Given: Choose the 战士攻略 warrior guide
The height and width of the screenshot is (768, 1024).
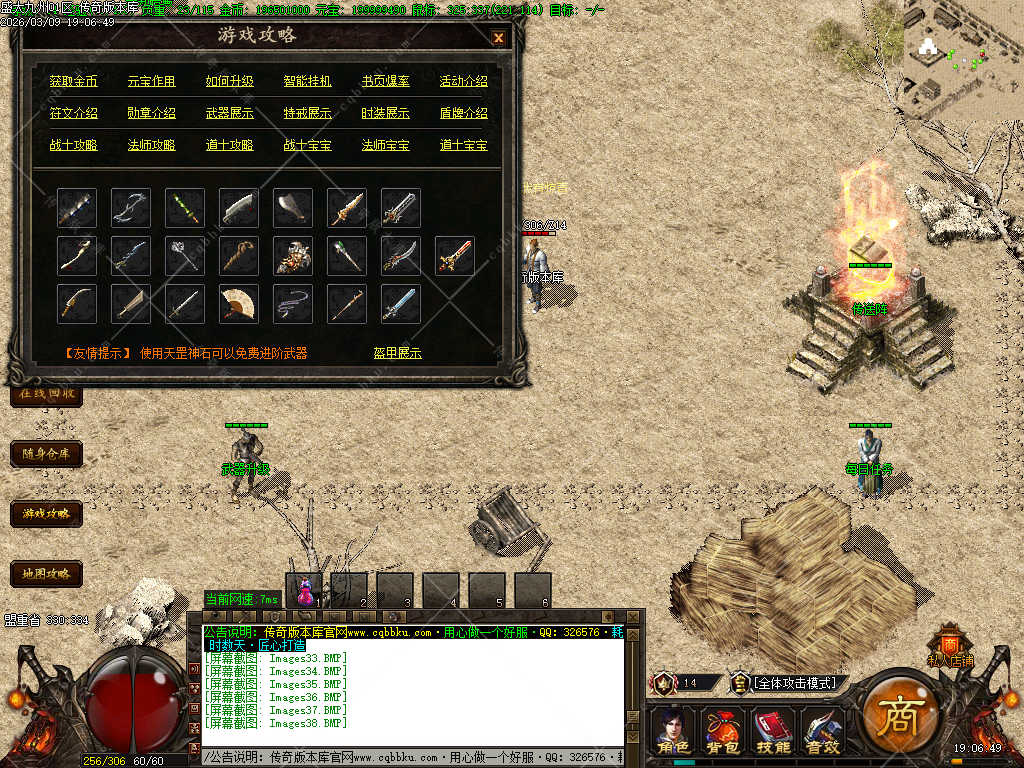Looking at the screenshot, I should [x=74, y=145].
